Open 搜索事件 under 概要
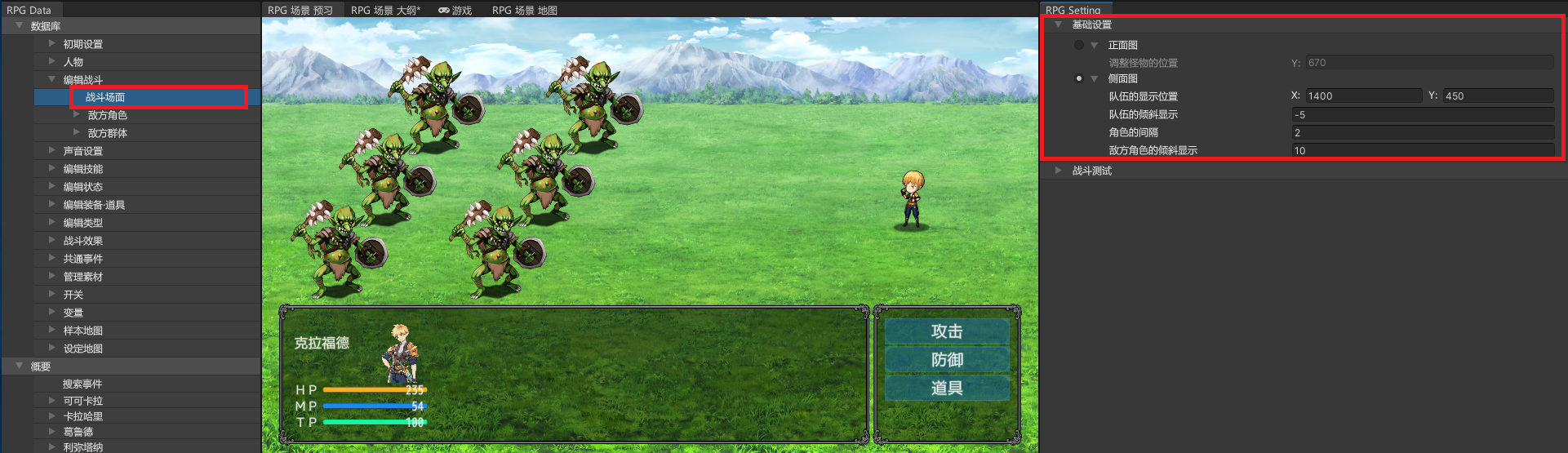Image resolution: width=1568 pixels, height=453 pixels. pos(82,384)
